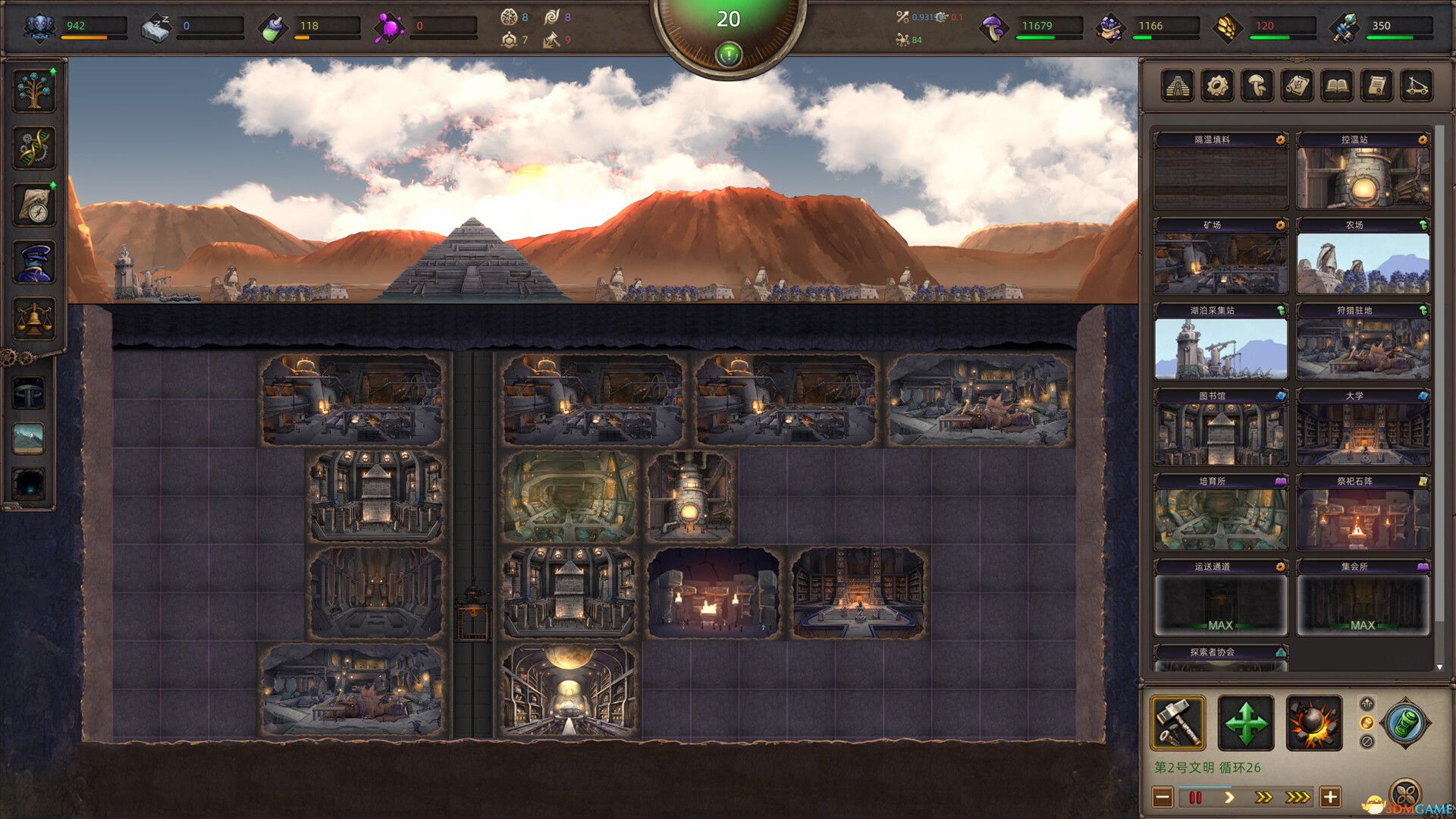Switch to the mushroom production tab
This screenshot has height=819, width=1456.
[1257, 85]
